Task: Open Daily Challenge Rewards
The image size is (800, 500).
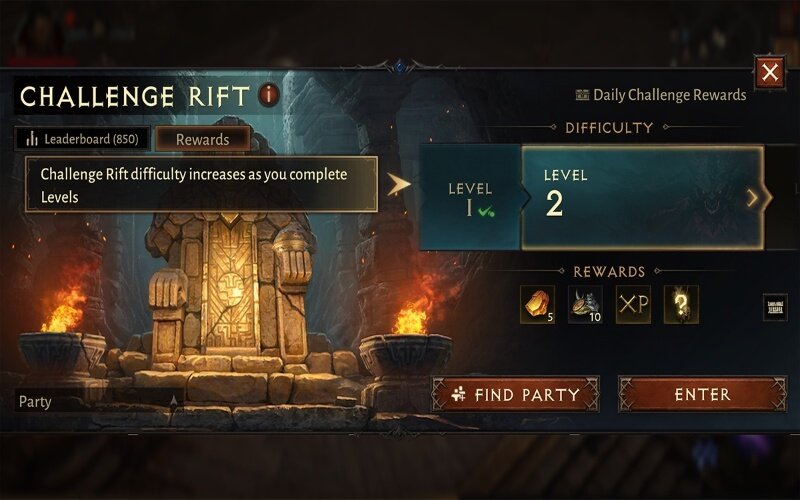Action: click(661, 95)
